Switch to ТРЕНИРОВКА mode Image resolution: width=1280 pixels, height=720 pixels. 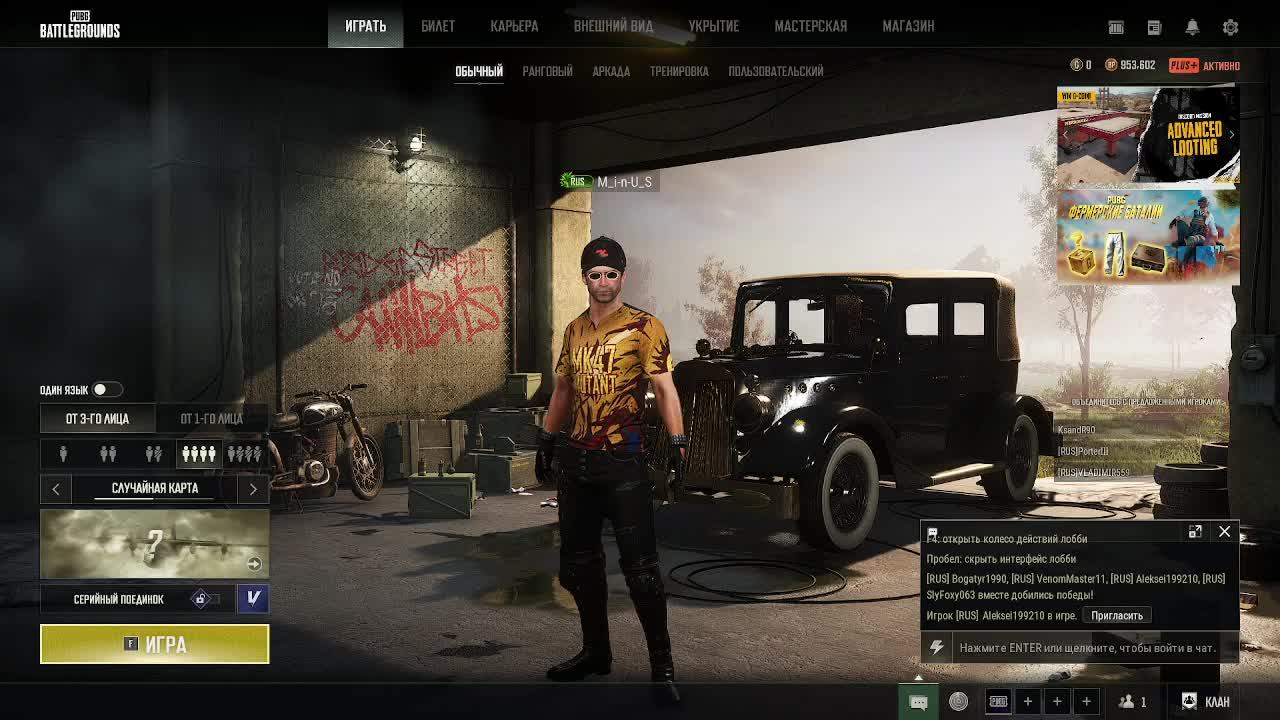679,71
